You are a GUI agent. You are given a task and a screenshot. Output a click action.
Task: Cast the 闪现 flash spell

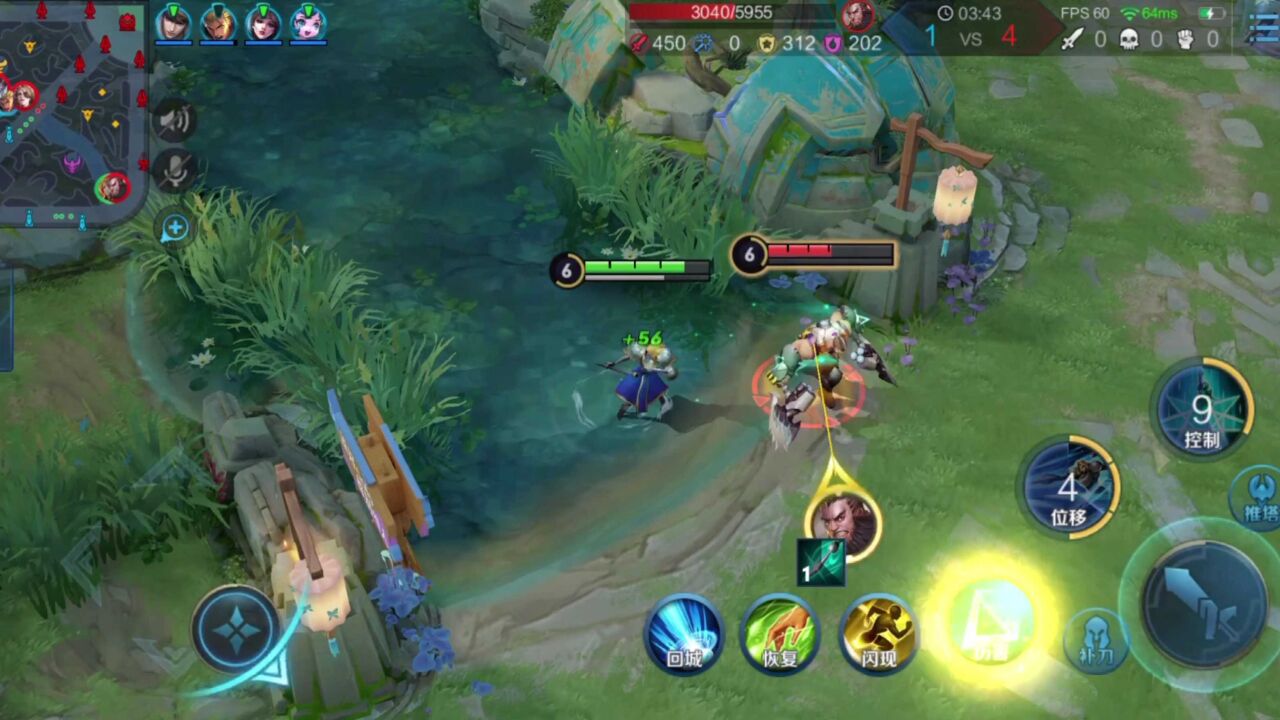pyautogui.click(x=878, y=634)
